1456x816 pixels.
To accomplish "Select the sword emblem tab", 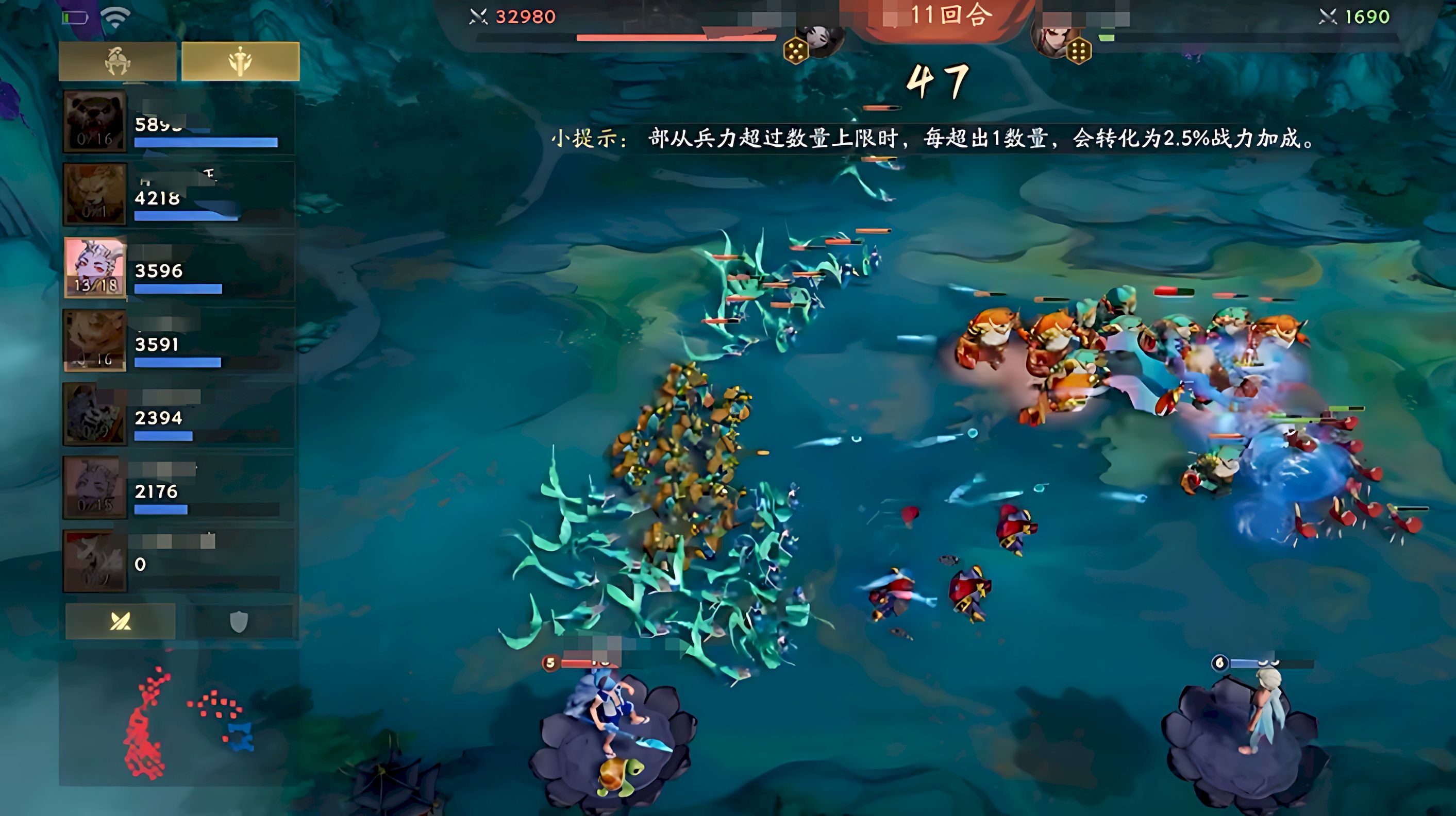I will click(x=240, y=61).
